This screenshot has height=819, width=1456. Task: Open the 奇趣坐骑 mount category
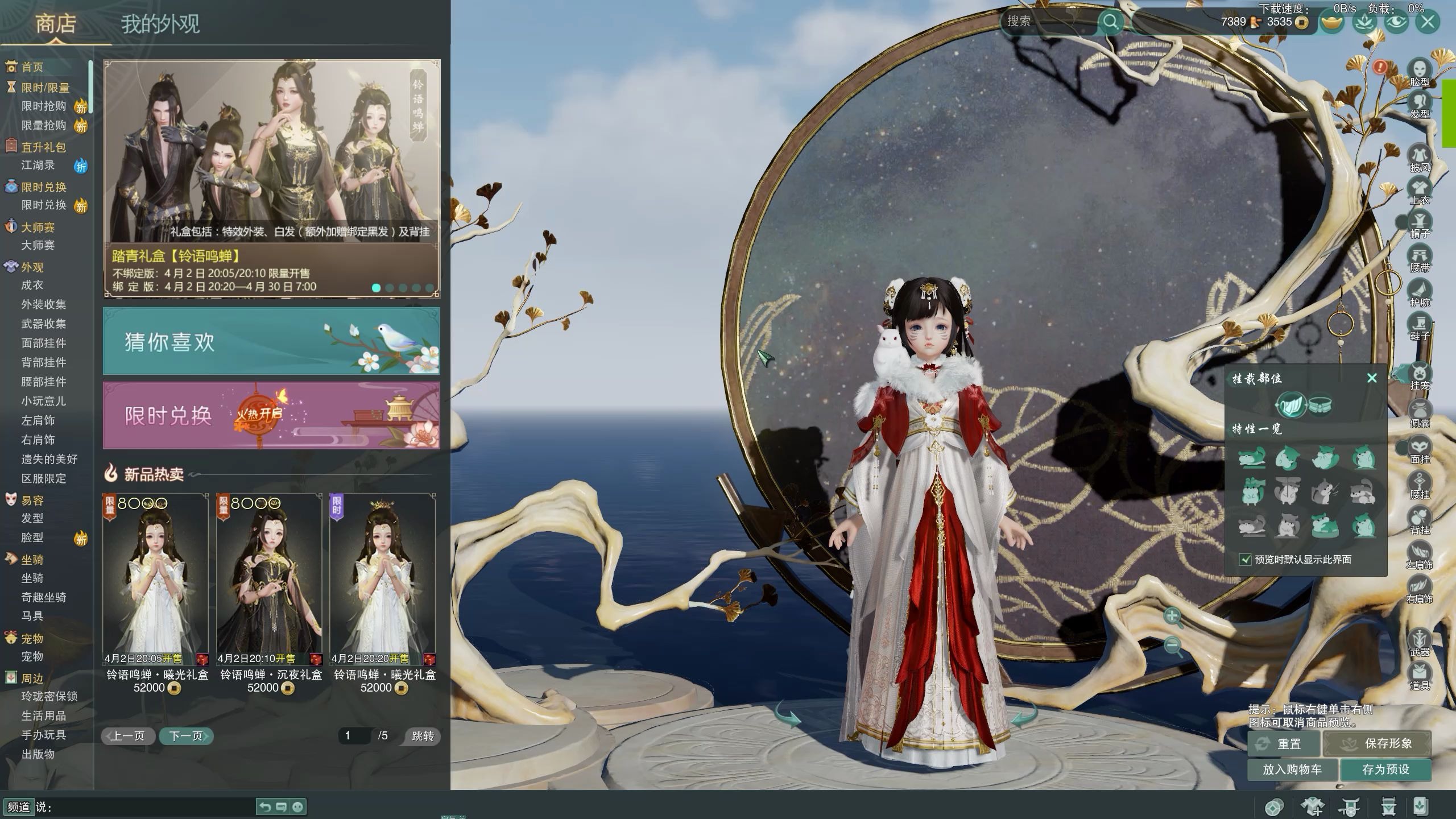tap(44, 597)
